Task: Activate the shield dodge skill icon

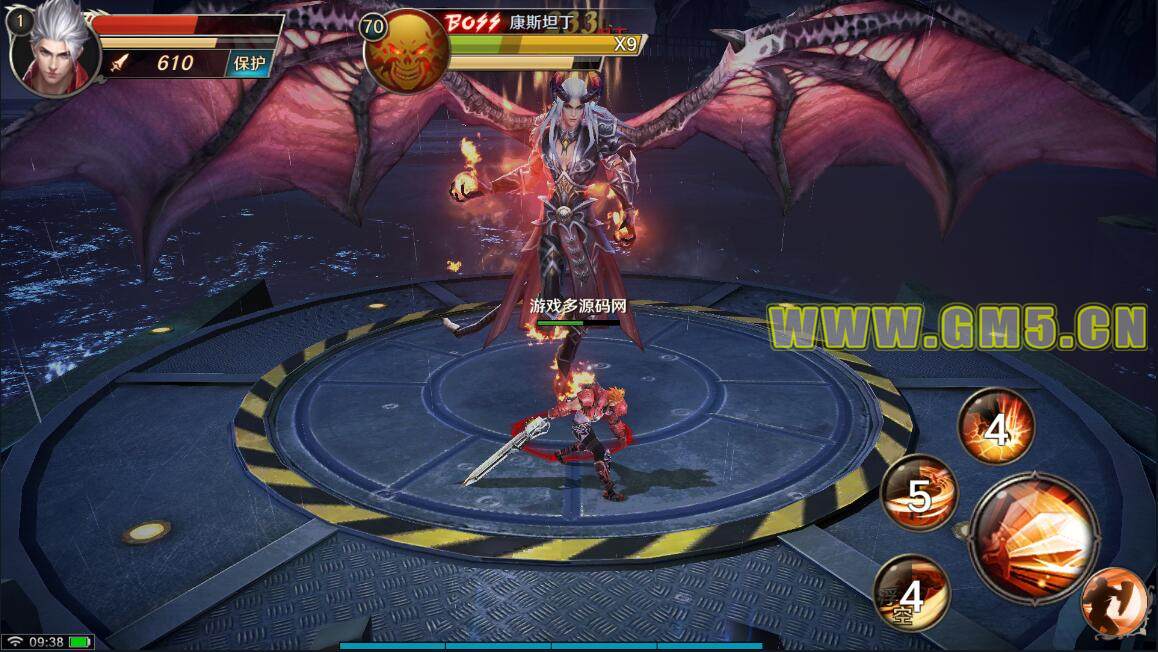Action: pyautogui.click(x=1114, y=602)
